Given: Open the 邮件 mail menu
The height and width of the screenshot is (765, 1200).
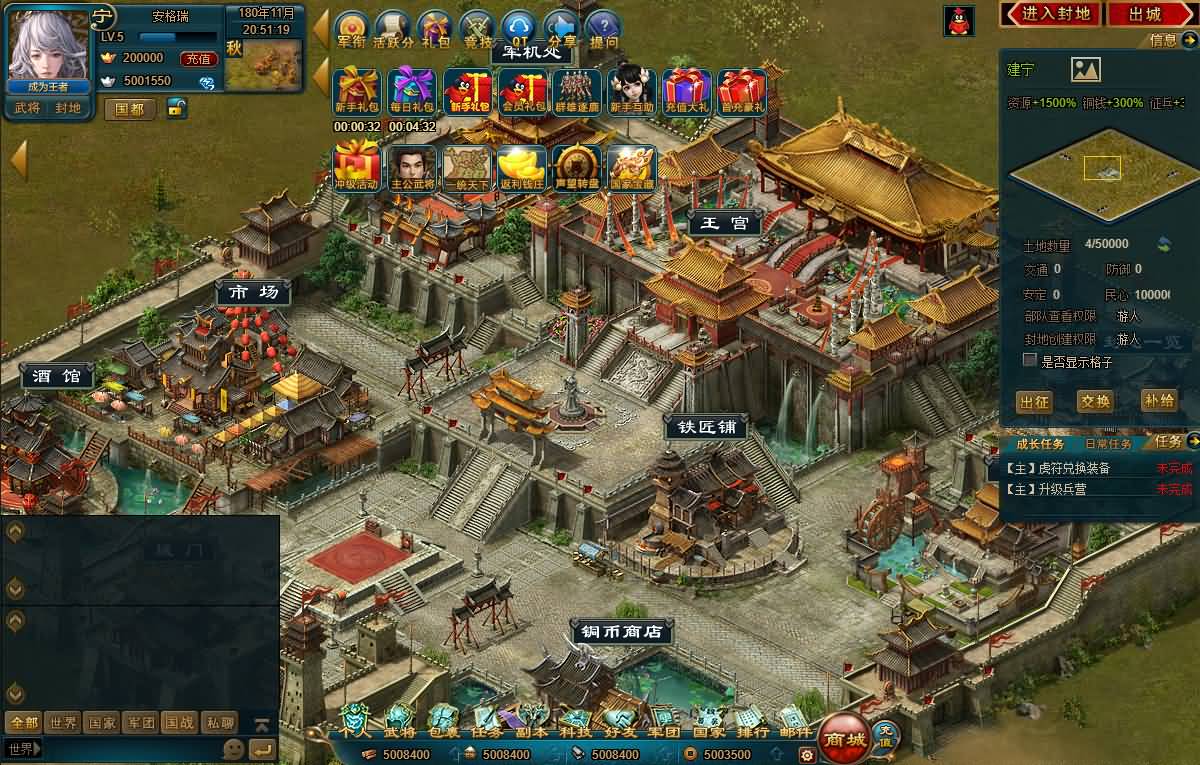Looking at the screenshot, I should pyautogui.click(x=795, y=720).
